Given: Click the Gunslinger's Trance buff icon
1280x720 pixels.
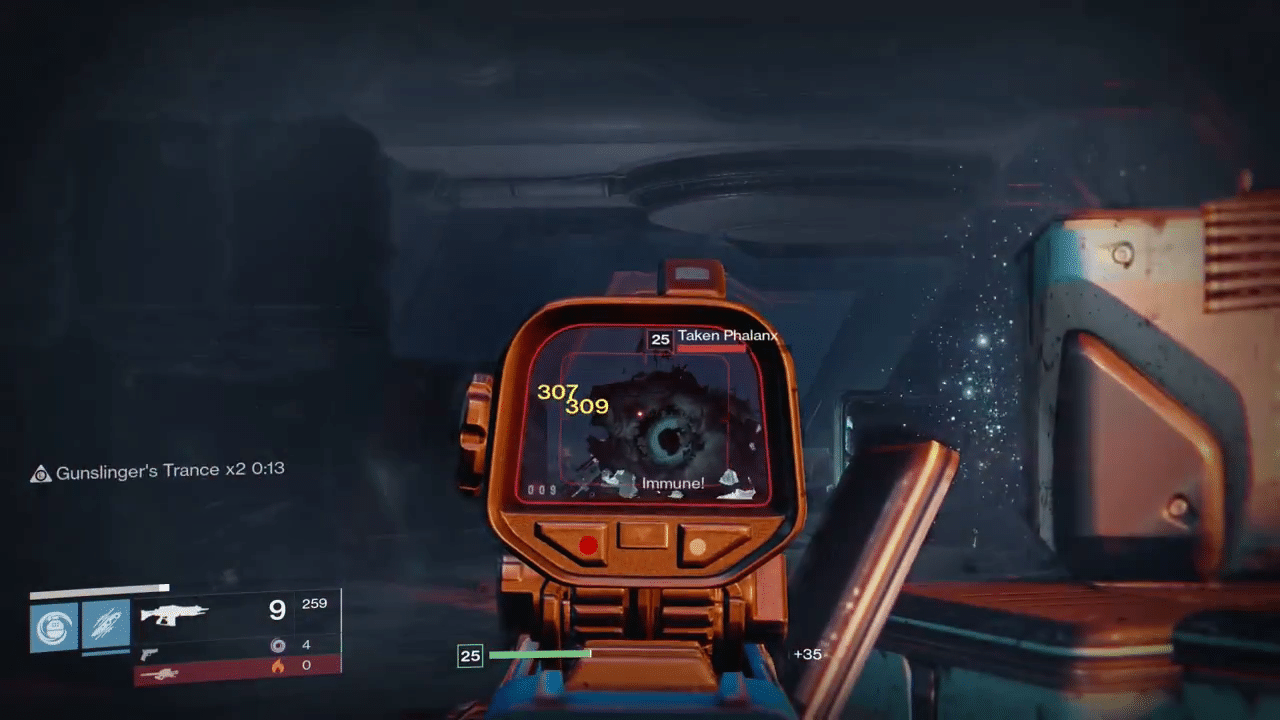Looking at the screenshot, I should coord(41,474).
